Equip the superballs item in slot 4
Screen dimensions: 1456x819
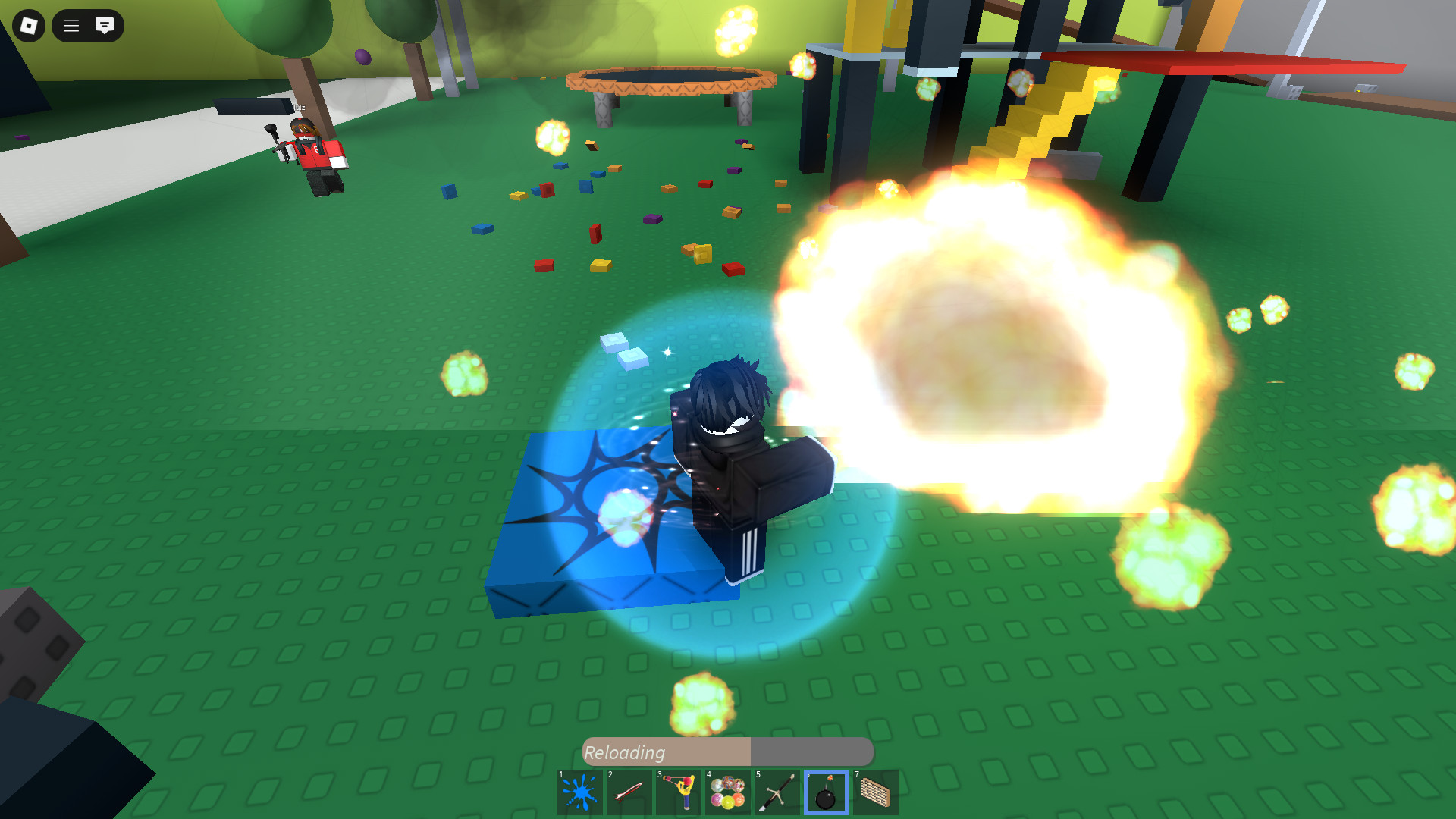727,792
